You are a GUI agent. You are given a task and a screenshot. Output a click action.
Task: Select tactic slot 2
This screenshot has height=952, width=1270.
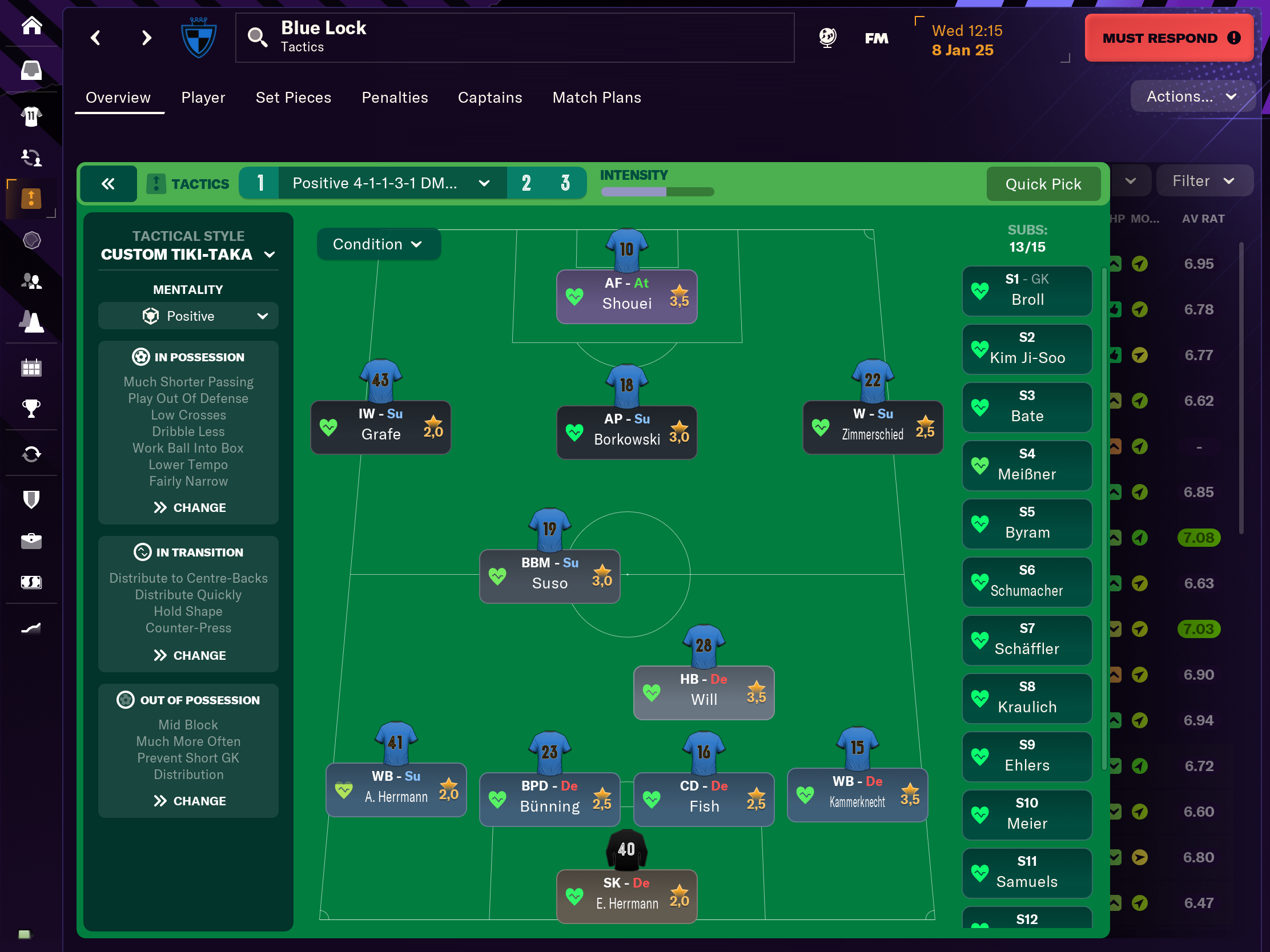tap(526, 183)
